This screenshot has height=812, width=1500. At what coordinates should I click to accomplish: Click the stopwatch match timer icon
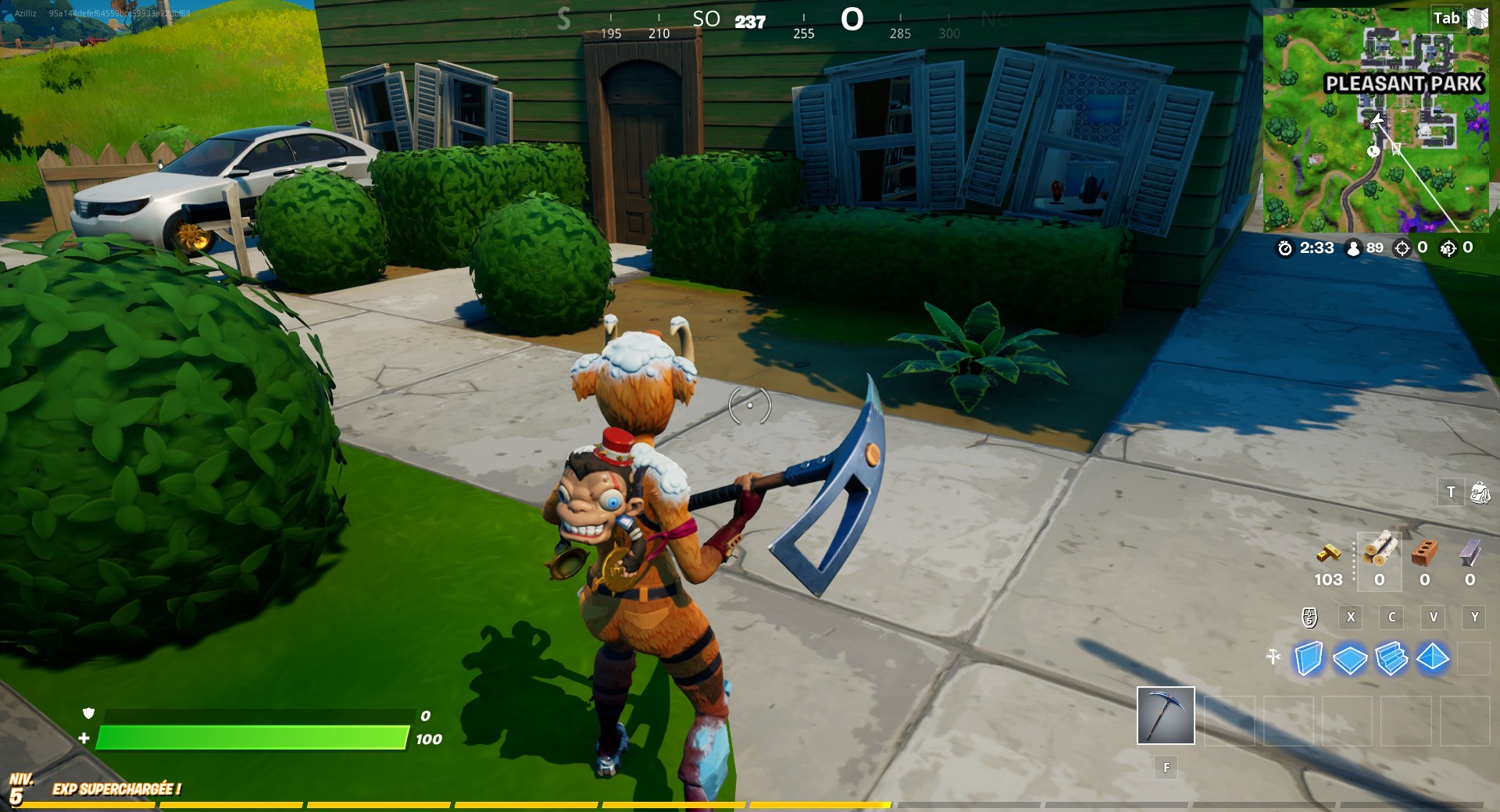(x=1286, y=248)
